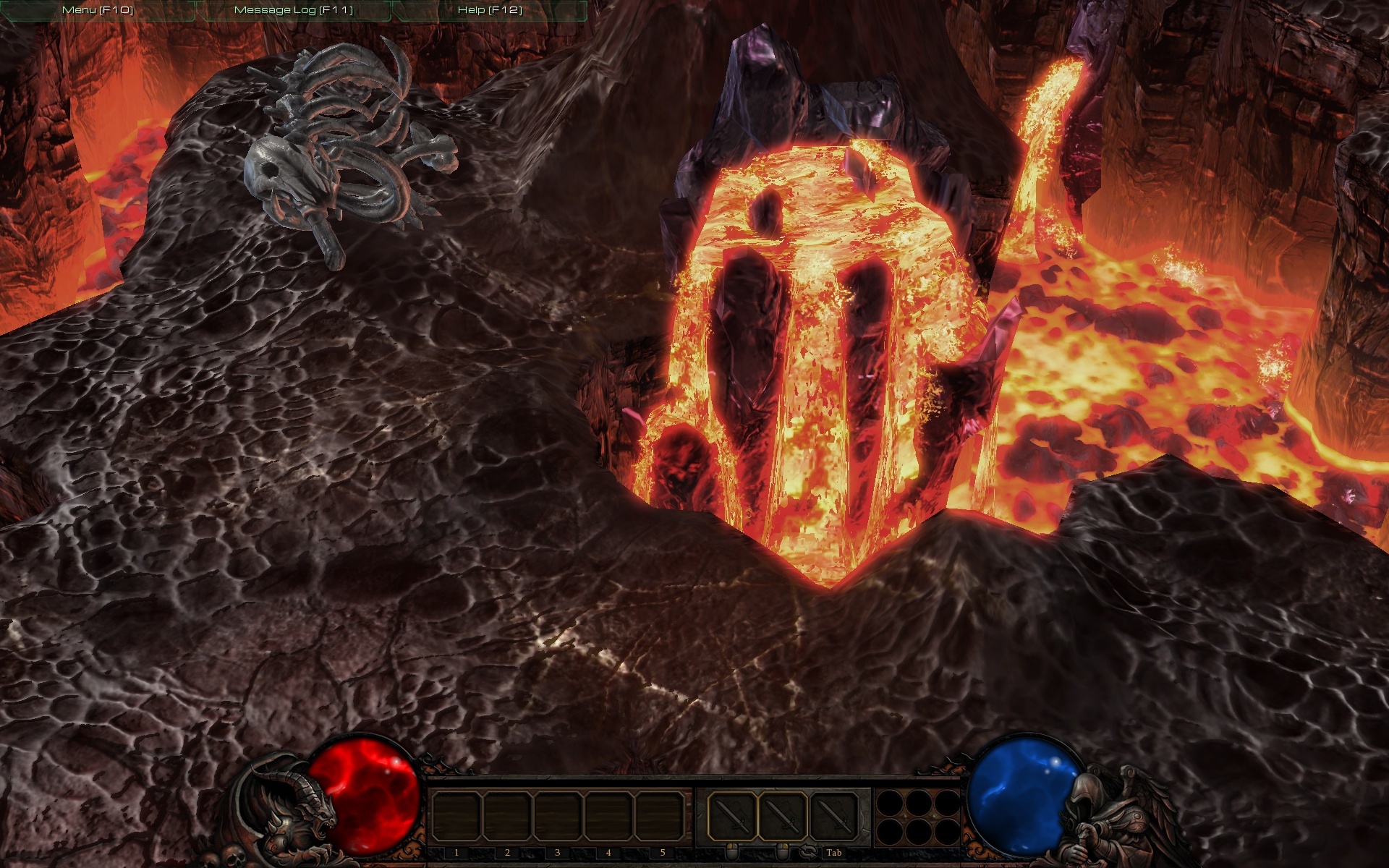This screenshot has height=868, width=1389.
Task: Open the Menu (F10) button
Action: coord(98,10)
